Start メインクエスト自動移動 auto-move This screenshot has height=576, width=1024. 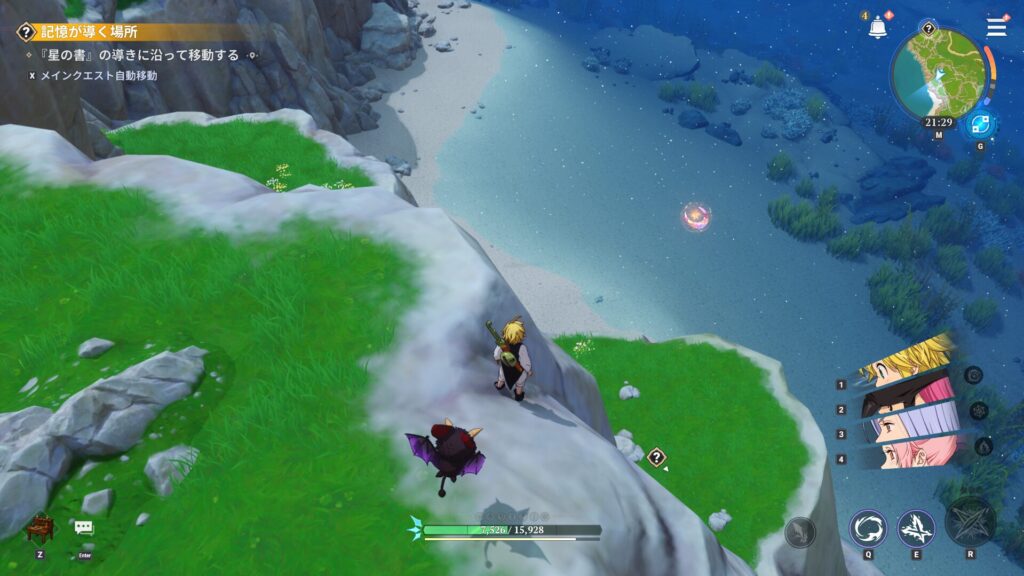pos(98,75)
